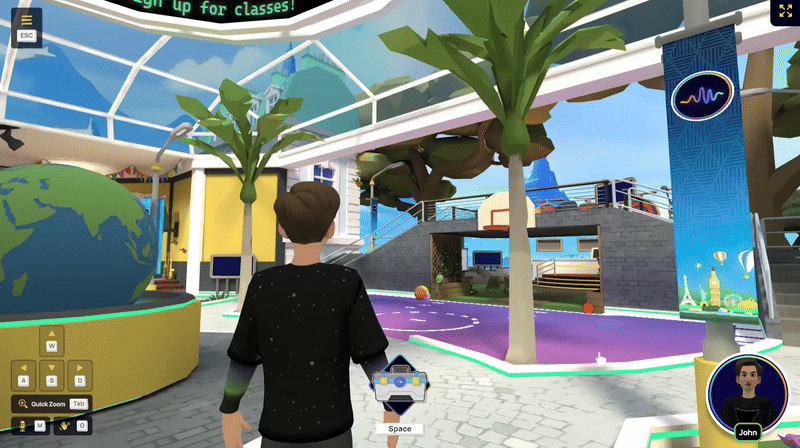Click the right arrow movement button
800x448 pixels.
coord(79,375)
